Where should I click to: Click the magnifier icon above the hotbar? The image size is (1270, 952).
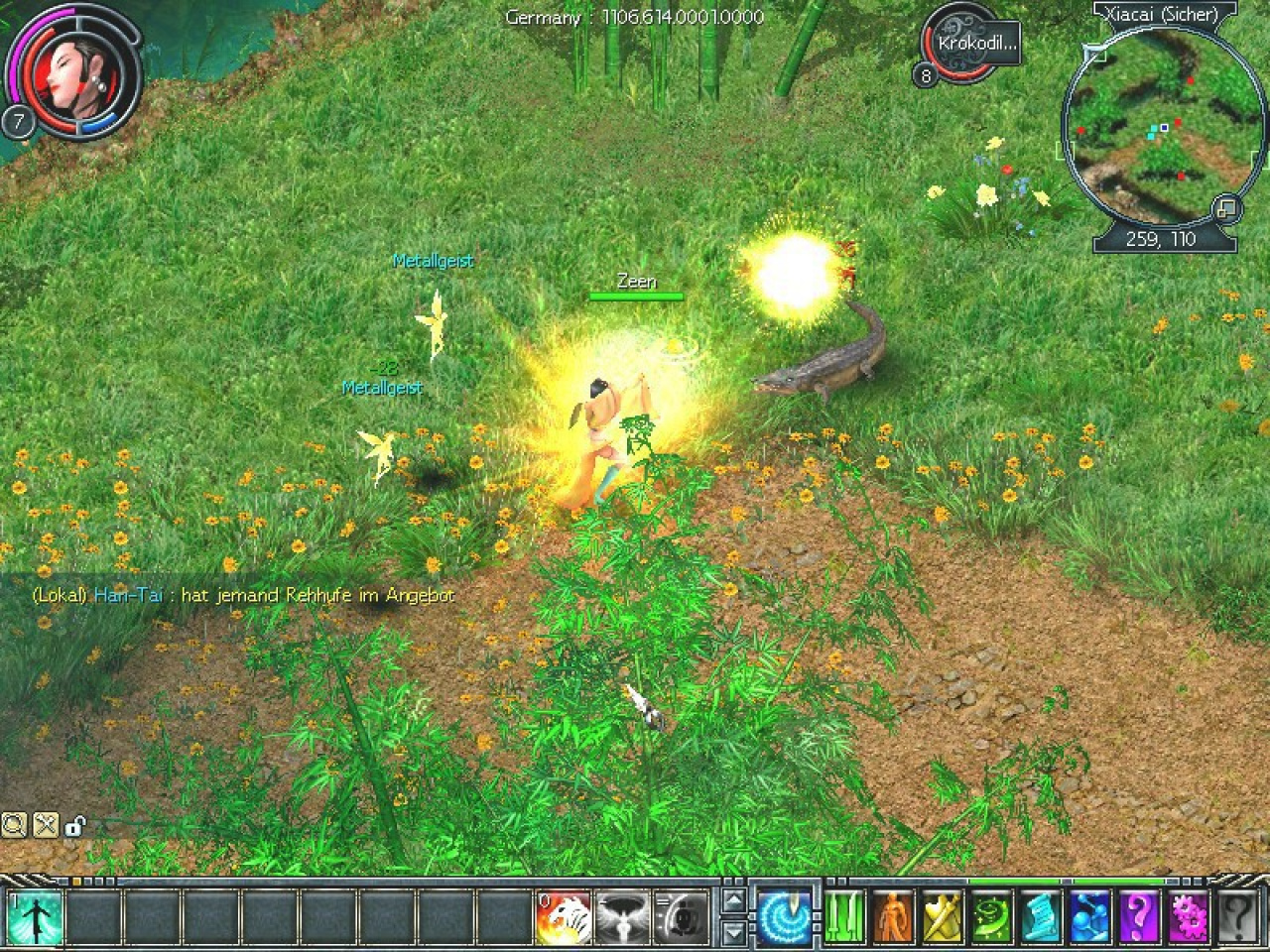click(14, 824)
